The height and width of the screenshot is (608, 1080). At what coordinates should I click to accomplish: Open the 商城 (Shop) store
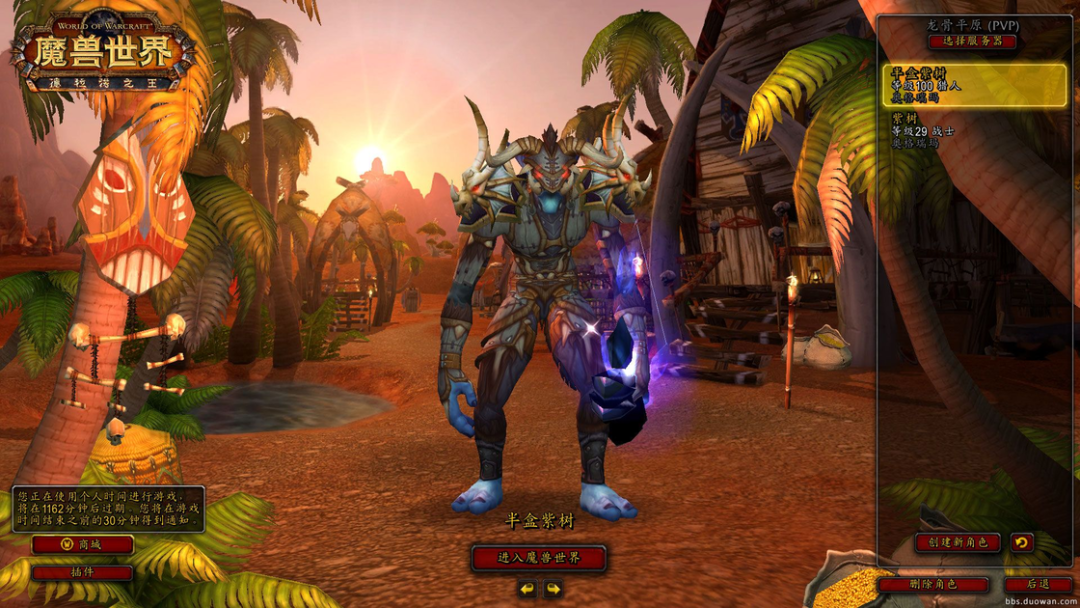pyautogui.click(x=82, y=545)
